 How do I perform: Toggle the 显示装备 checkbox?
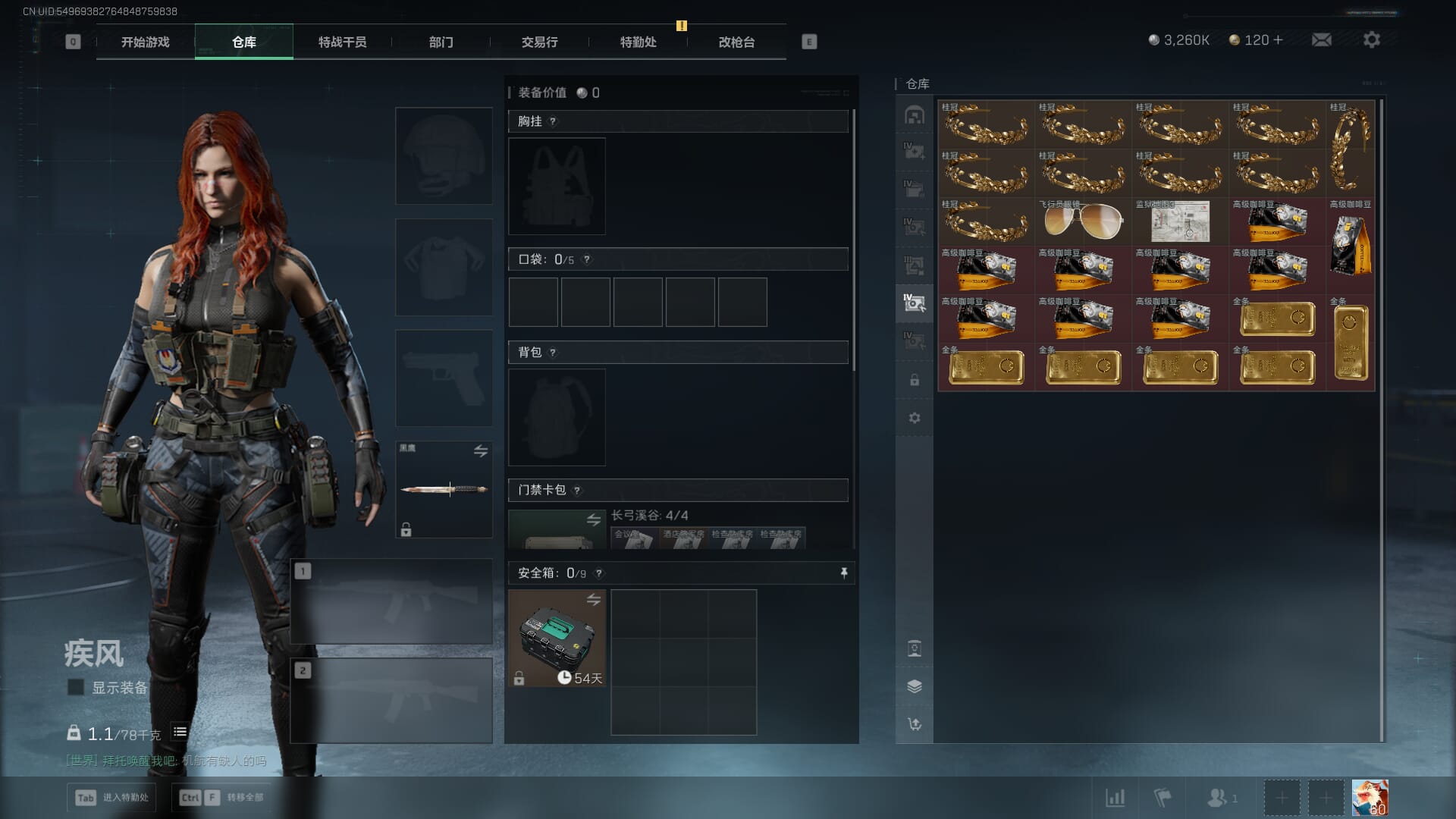click(x=76, y=687)
